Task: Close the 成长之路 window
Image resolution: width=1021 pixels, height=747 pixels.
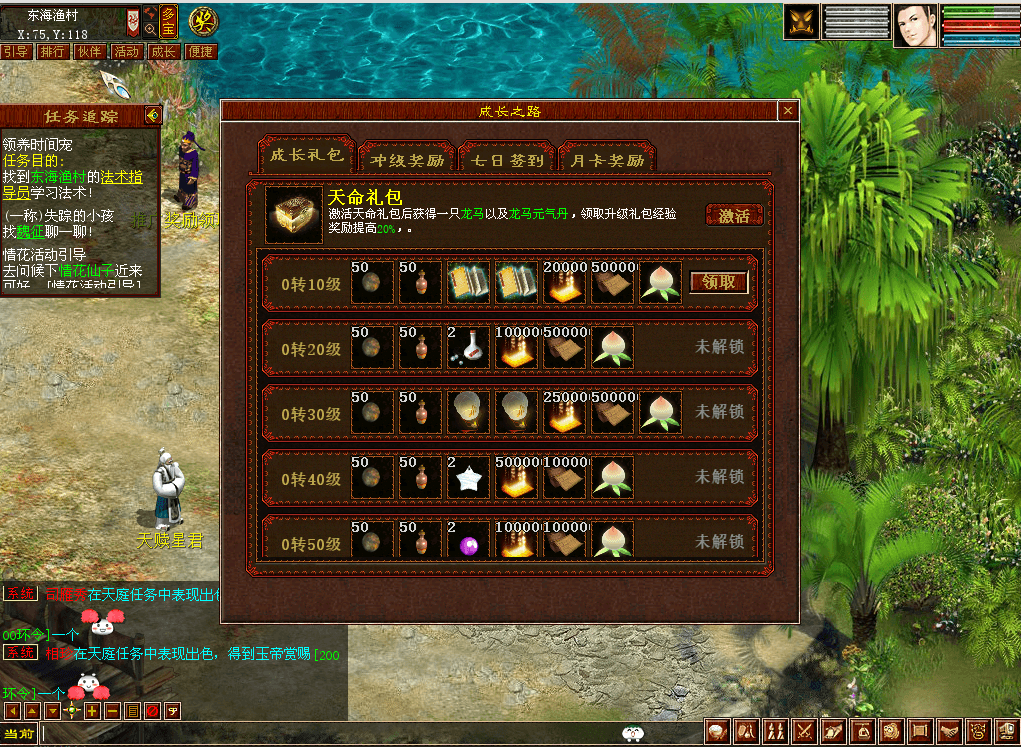Action: pos(788,111)
